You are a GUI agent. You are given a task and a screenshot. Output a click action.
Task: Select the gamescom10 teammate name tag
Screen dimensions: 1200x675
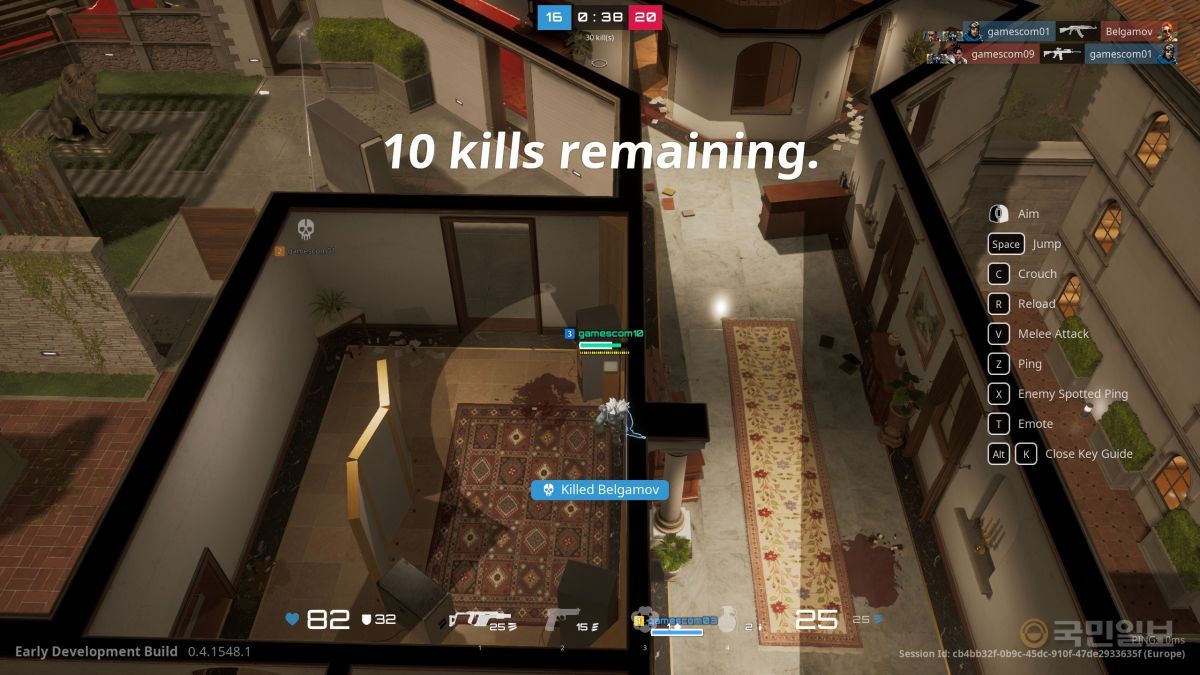(x=610, y=333)
